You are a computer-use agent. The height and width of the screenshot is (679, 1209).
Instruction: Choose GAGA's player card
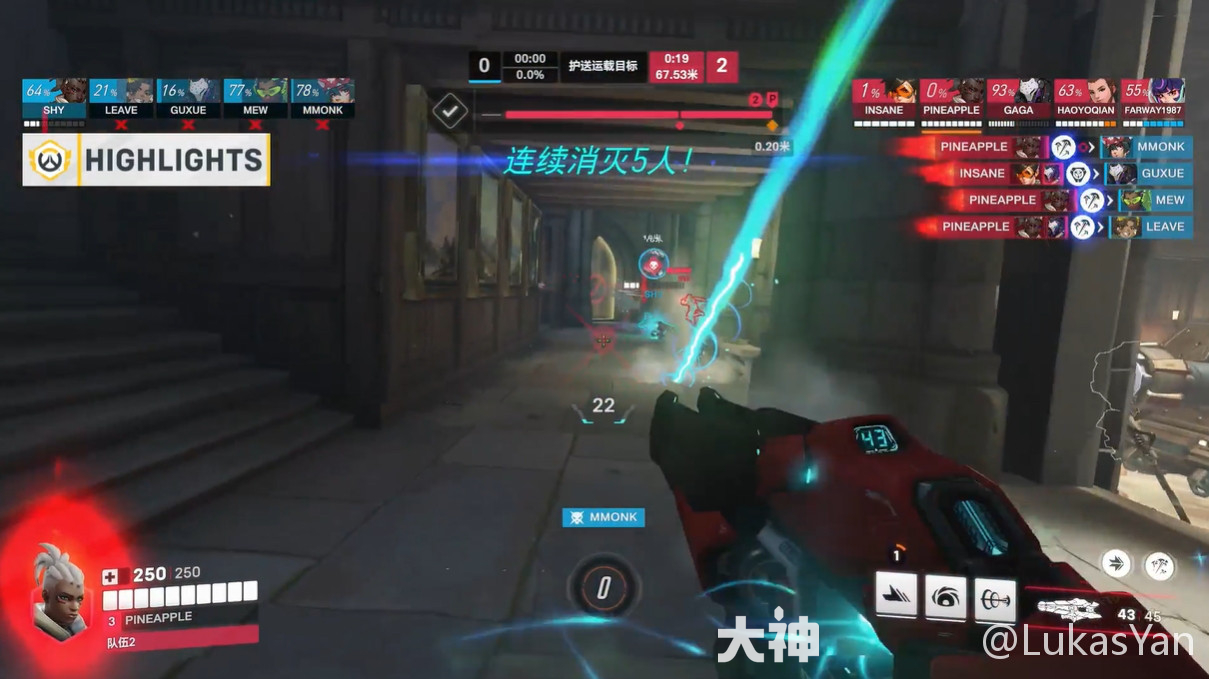[1018, 98]
